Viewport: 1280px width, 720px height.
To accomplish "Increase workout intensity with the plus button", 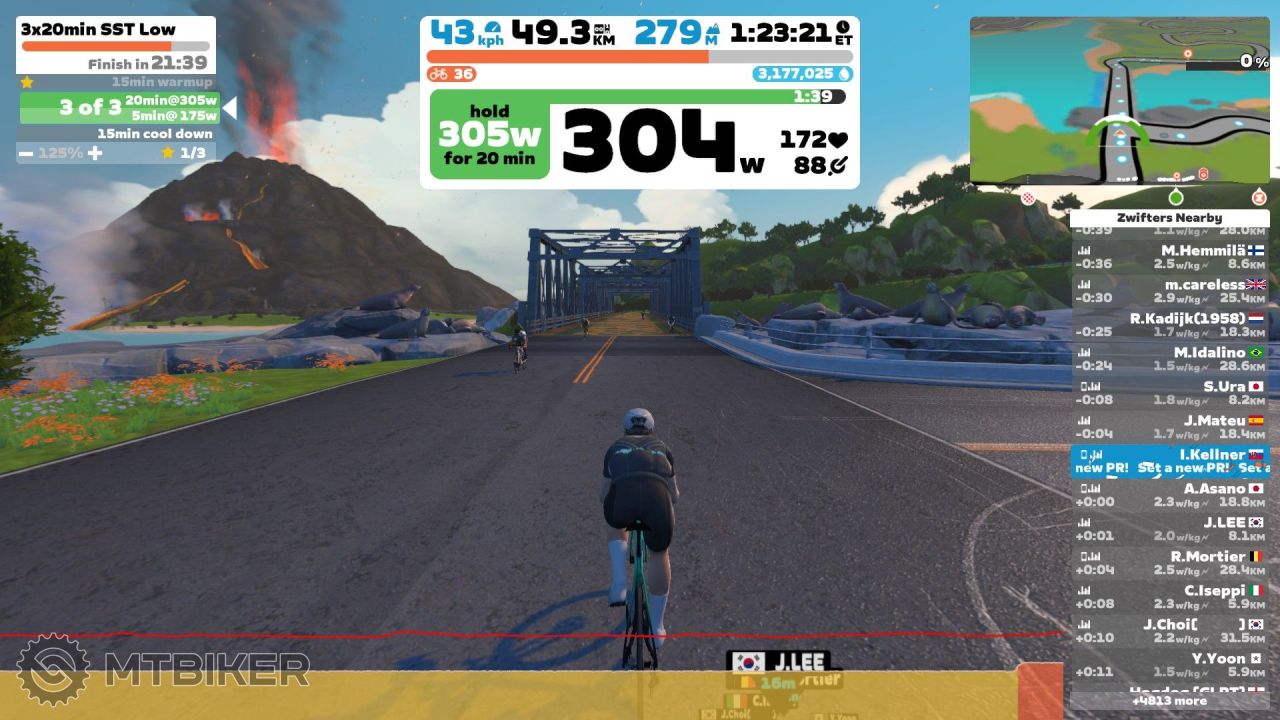I will coord(95,153).
